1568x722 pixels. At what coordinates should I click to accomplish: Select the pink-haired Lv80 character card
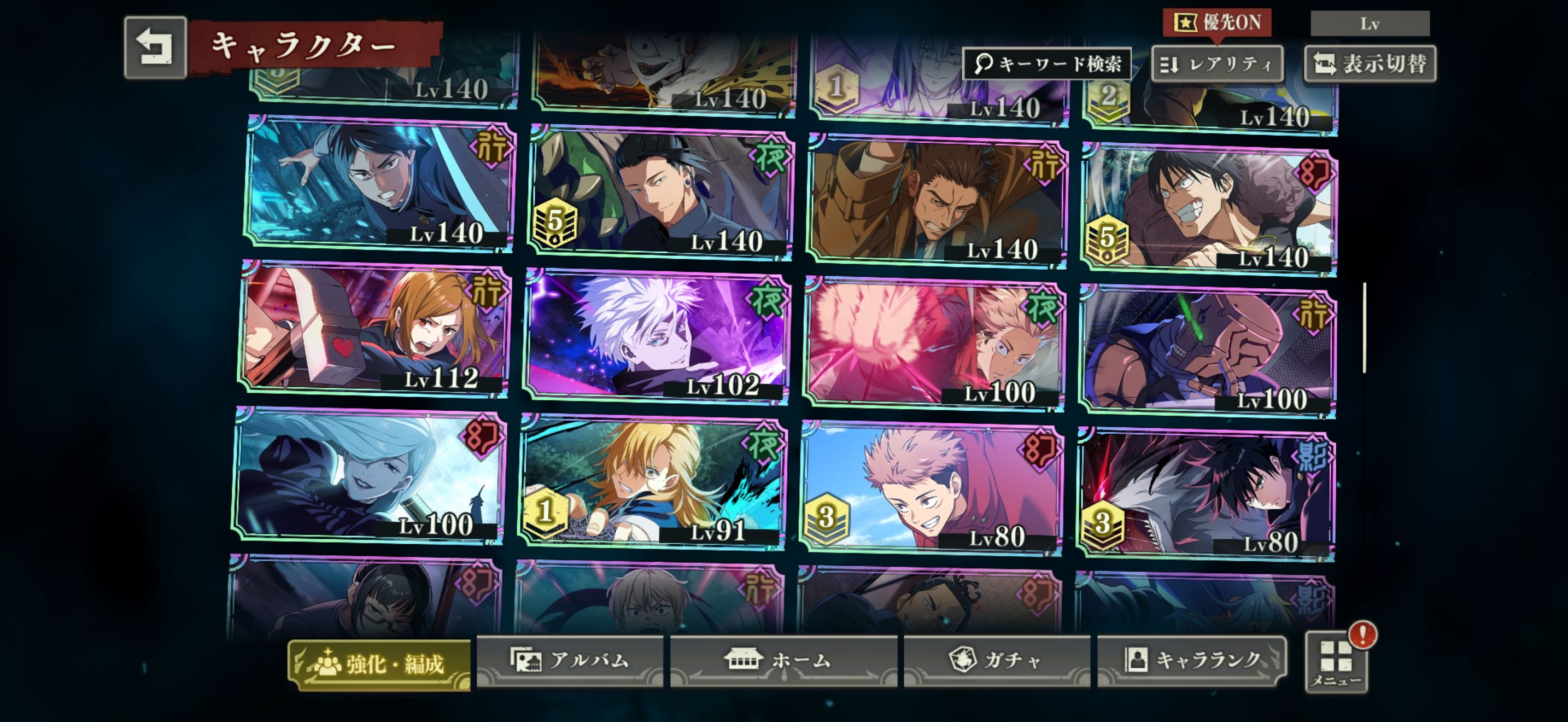(x=932, y=488)
